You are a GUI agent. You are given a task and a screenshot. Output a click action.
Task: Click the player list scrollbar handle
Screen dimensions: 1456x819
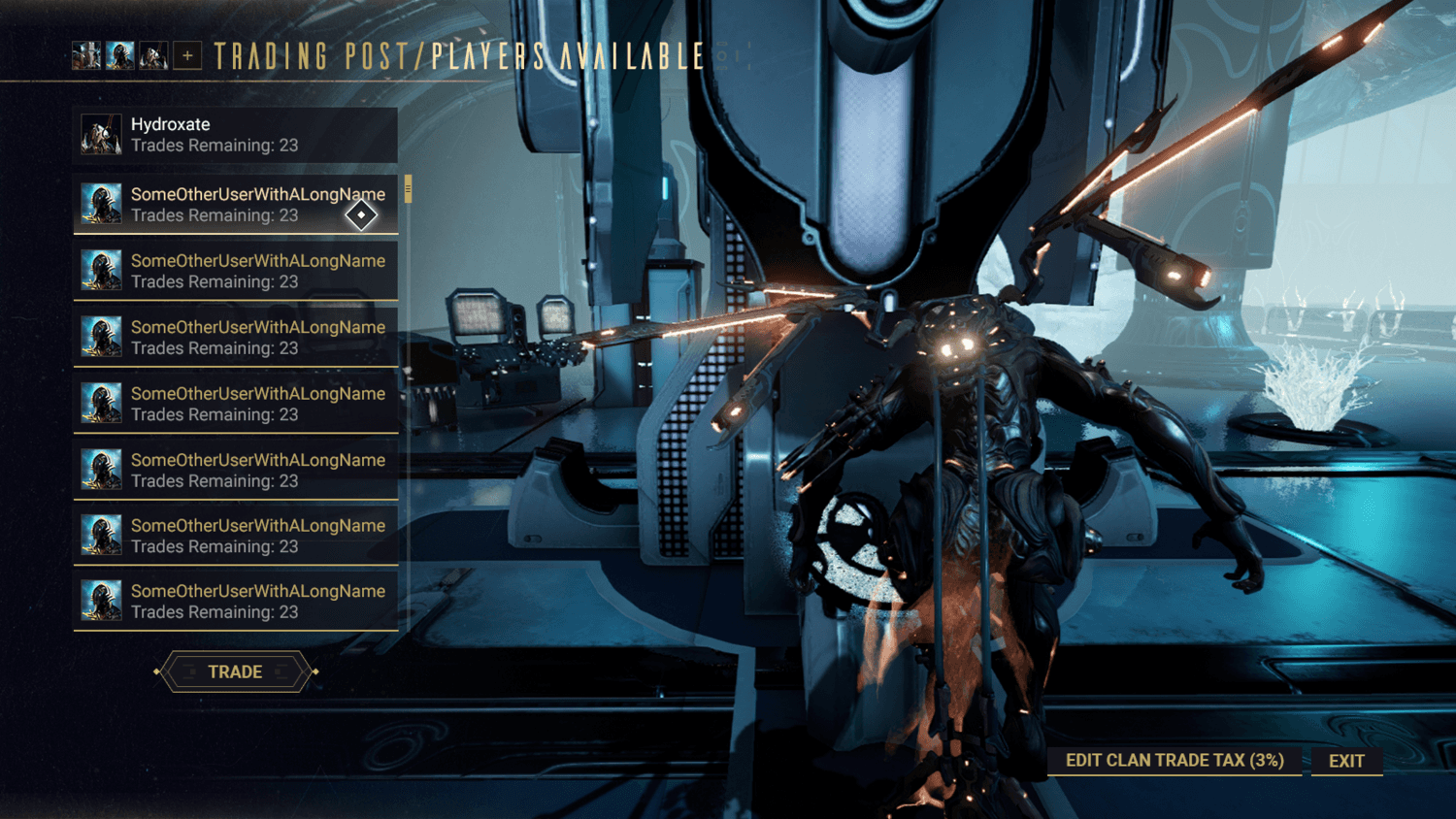[x=409, y=189]
